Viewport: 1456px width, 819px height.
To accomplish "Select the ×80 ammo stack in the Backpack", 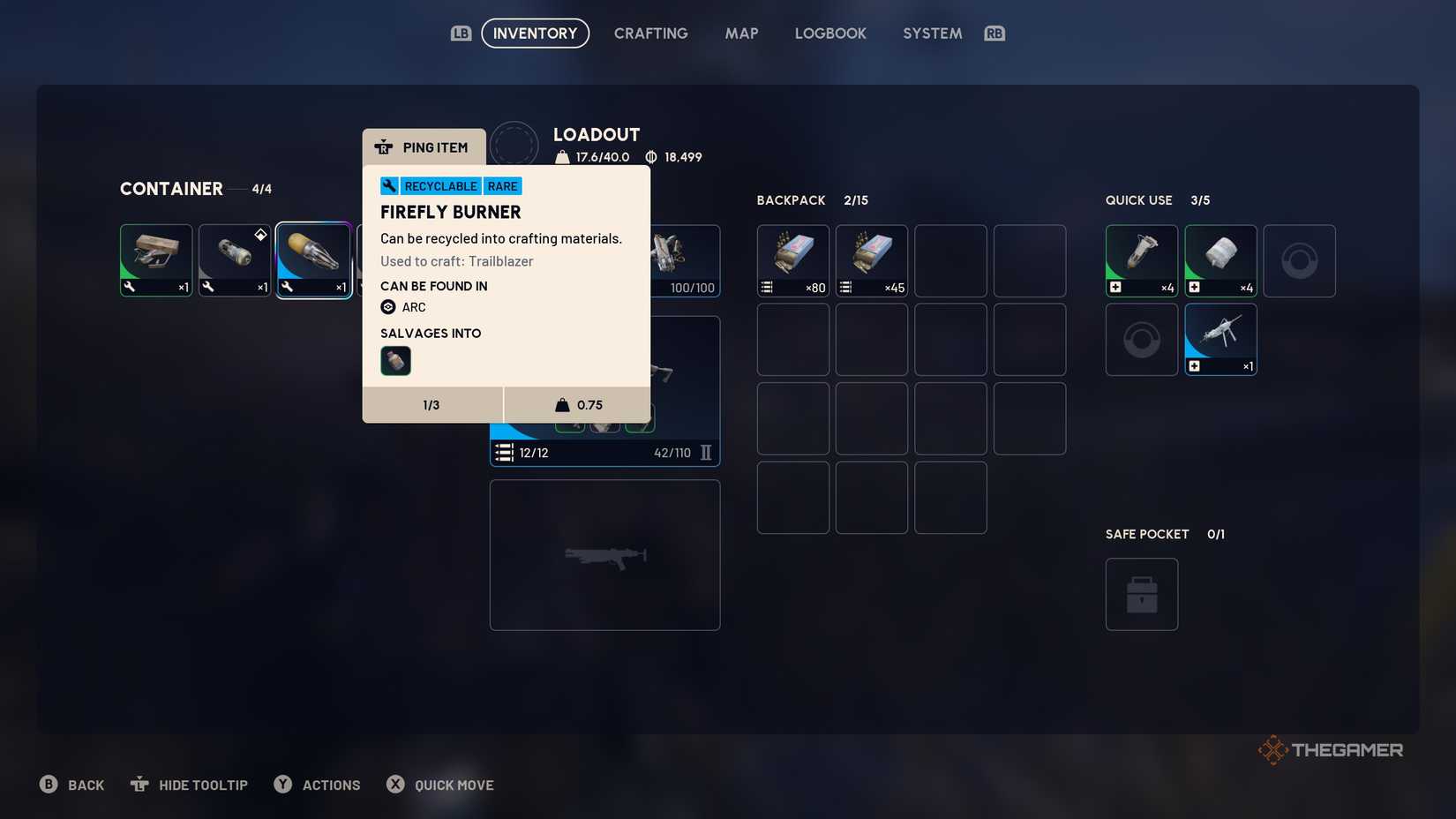I will 792,259.
